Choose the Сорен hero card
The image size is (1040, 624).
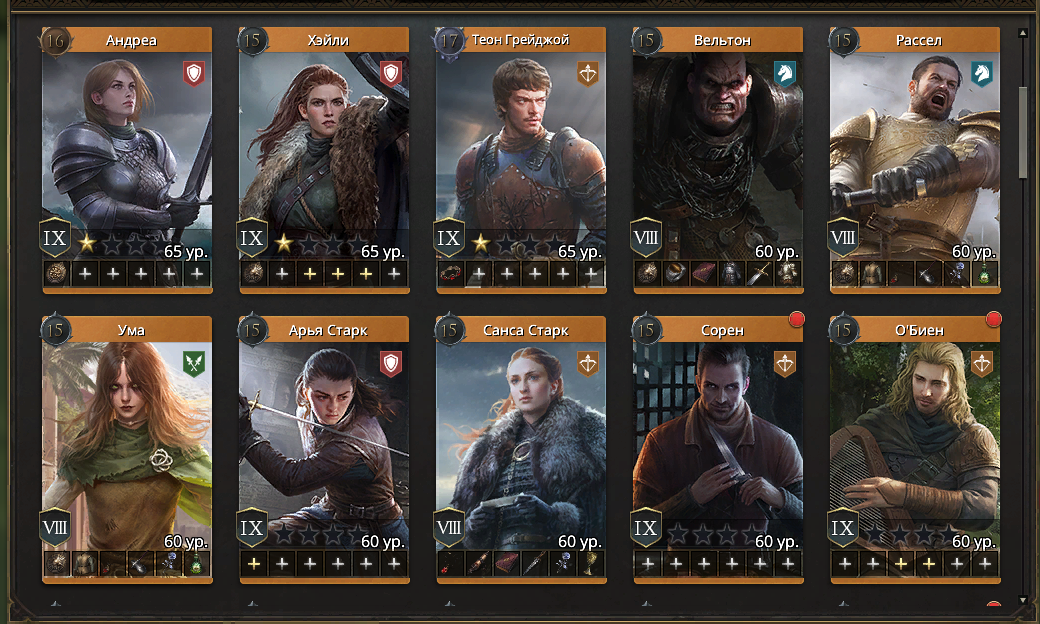[718, 440]
